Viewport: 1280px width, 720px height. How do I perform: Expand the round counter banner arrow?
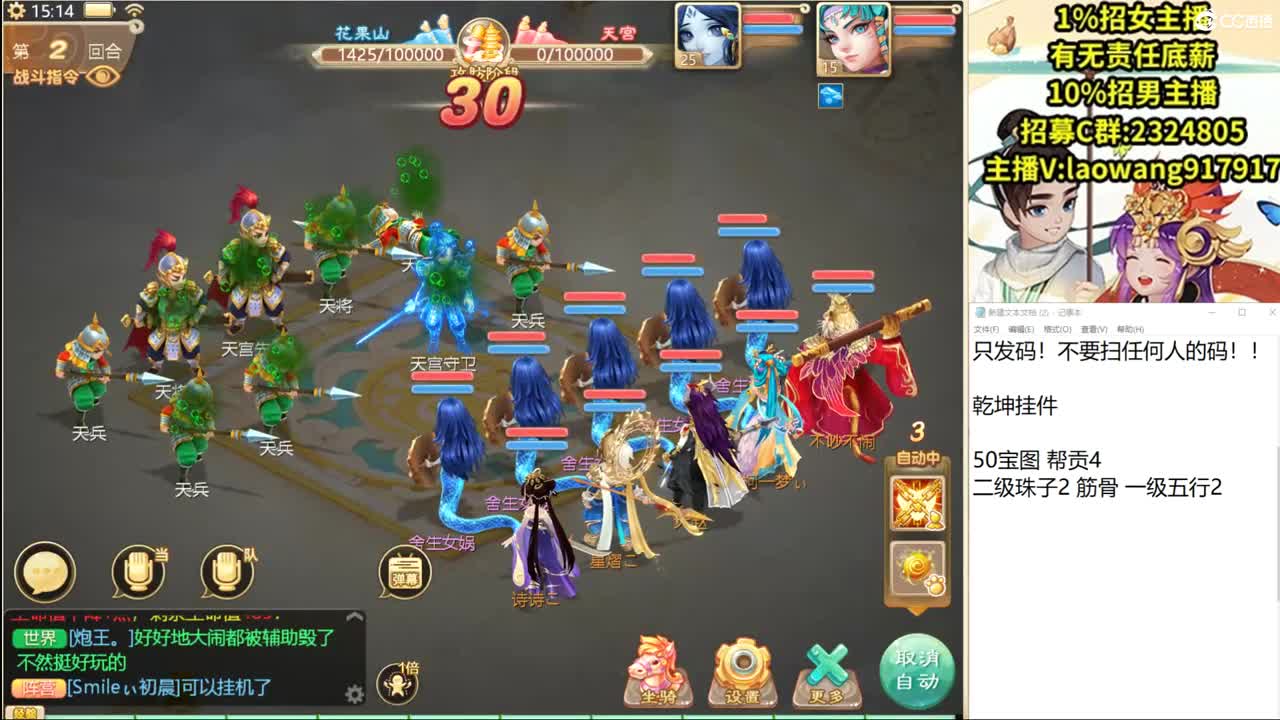click(137, 27)
